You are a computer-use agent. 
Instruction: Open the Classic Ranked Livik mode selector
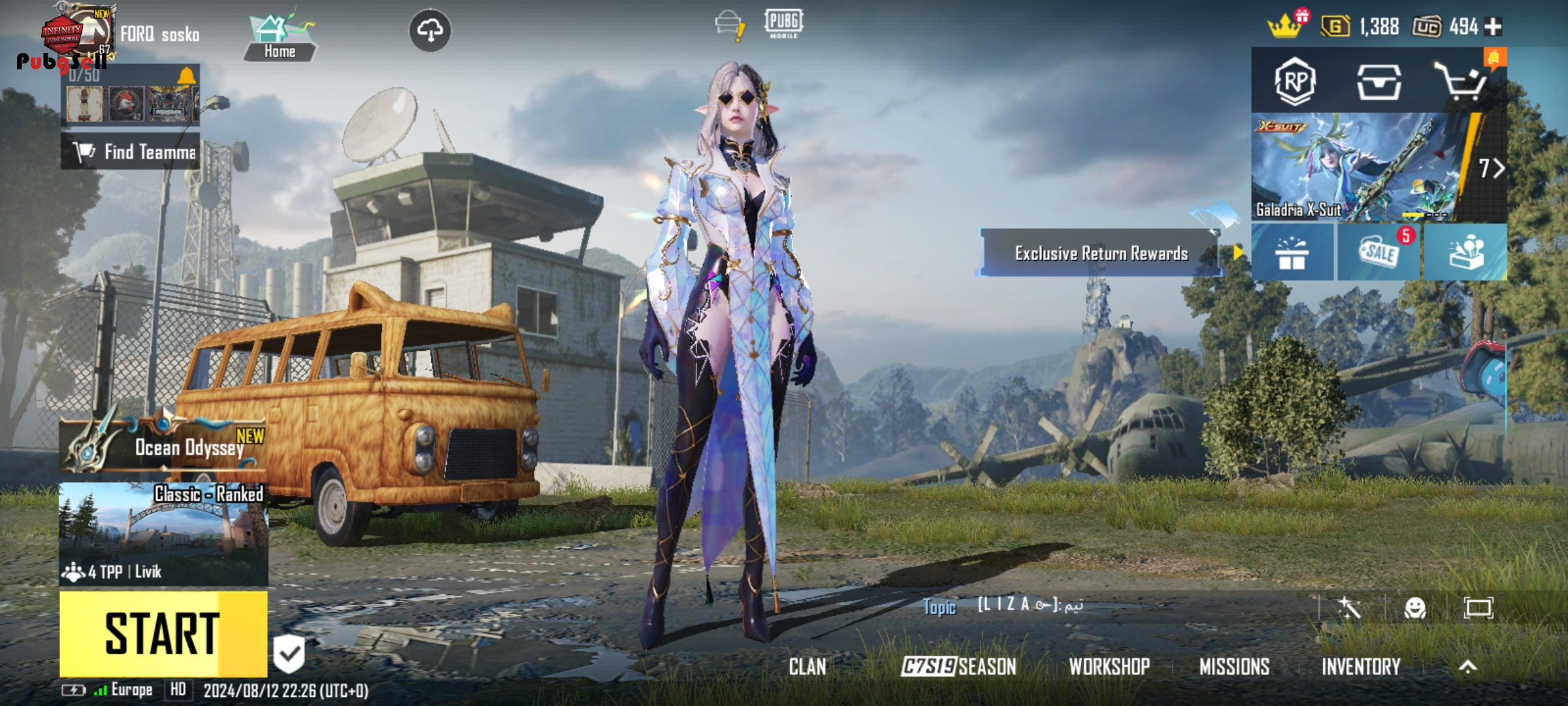tap(163, 533)
